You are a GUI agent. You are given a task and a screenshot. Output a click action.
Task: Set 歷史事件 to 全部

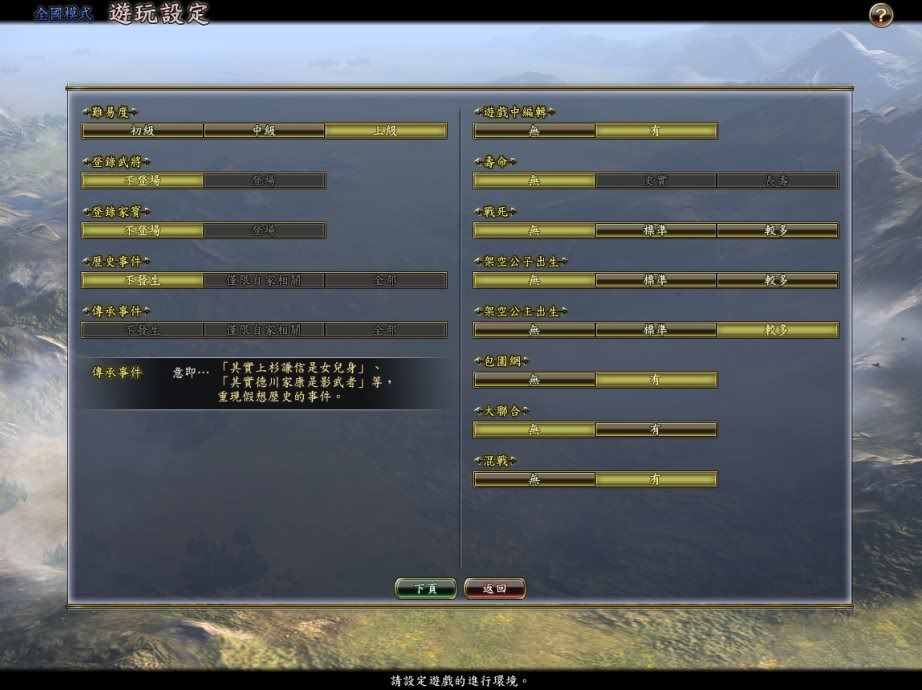[x=386, y=280]
